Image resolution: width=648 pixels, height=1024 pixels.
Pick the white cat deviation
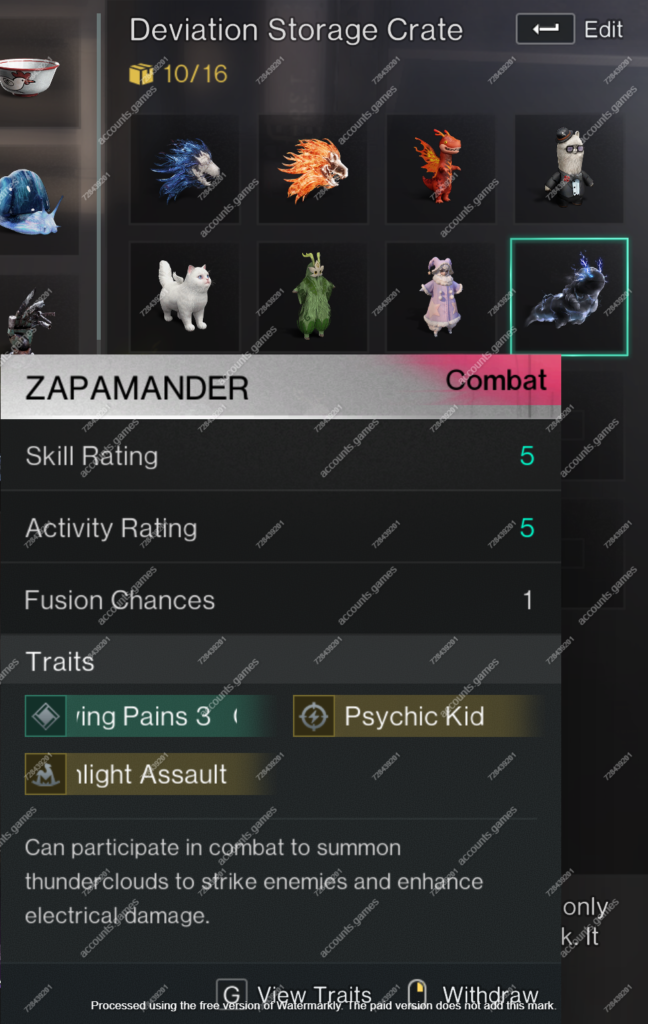(185, 296)
